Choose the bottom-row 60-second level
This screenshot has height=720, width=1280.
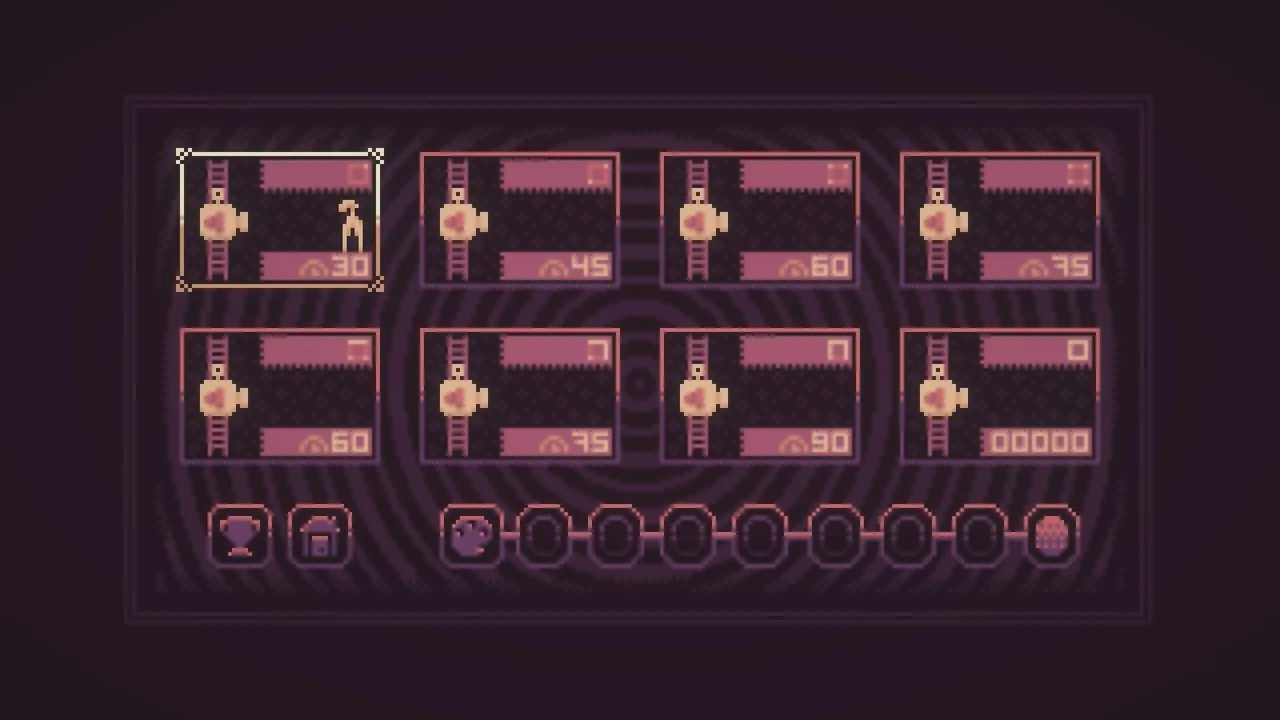click(279, 393)
